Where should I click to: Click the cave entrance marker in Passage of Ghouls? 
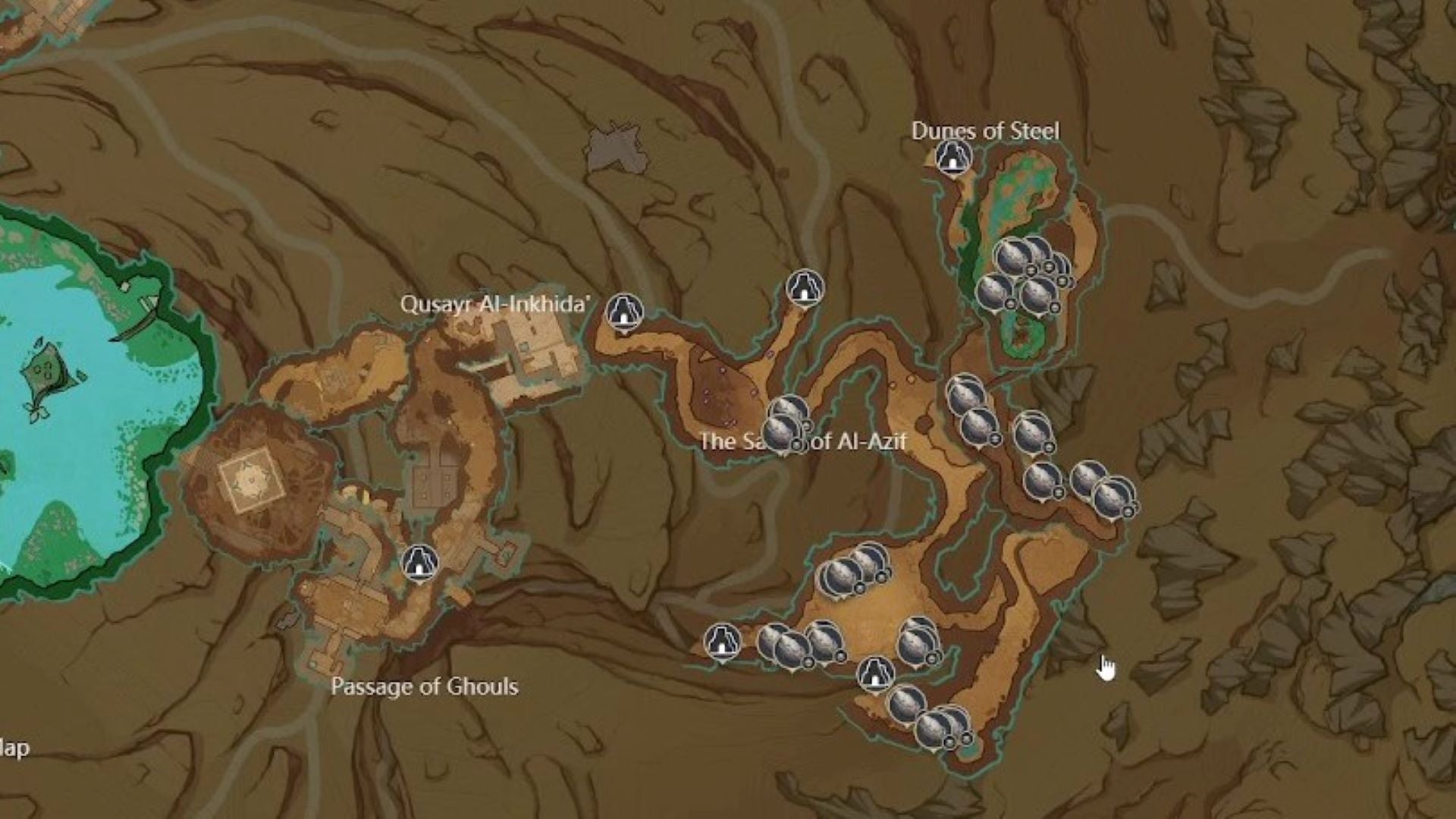(419, 565)
